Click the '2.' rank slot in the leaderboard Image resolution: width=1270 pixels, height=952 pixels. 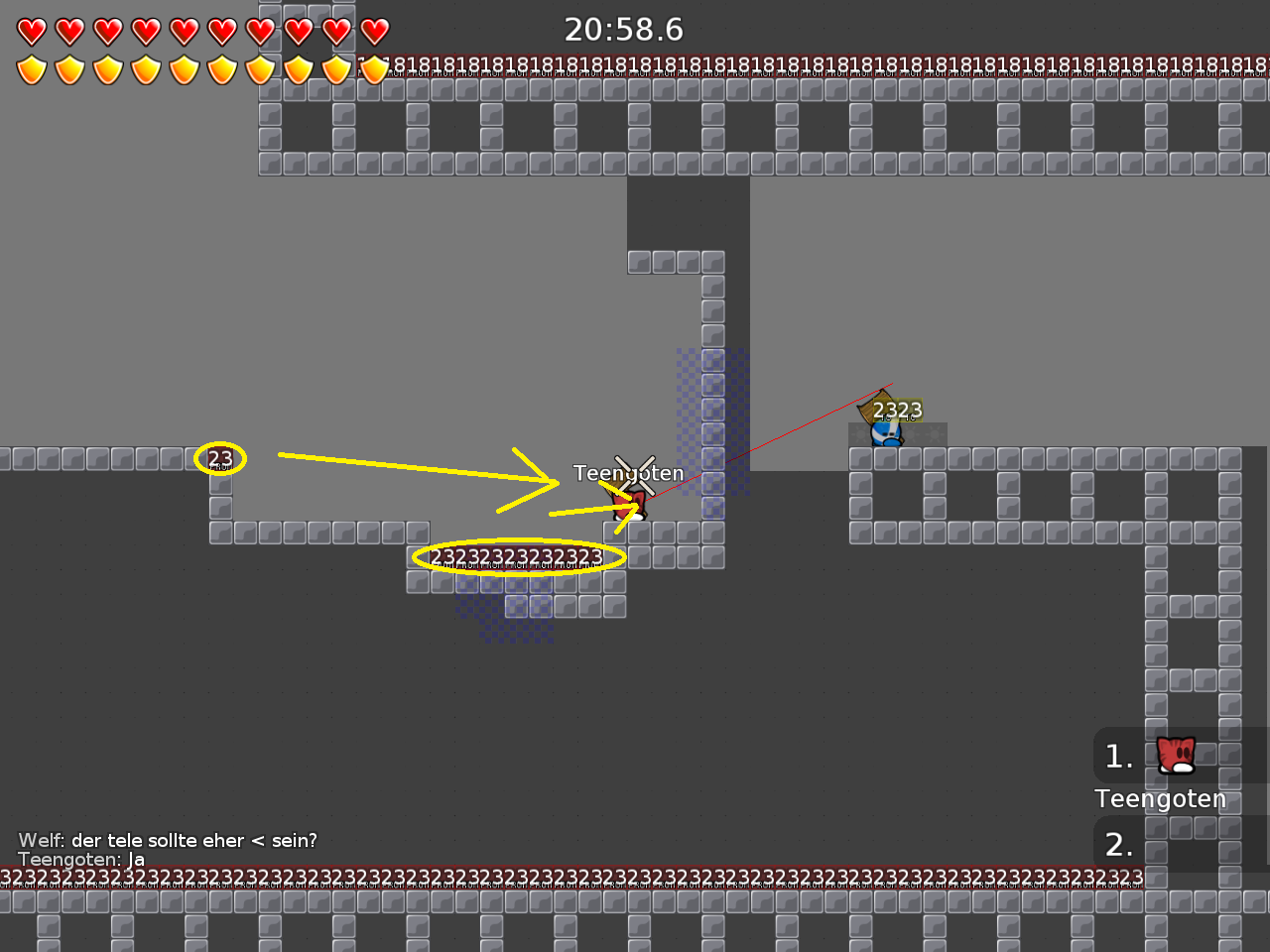click(1117, 845)
